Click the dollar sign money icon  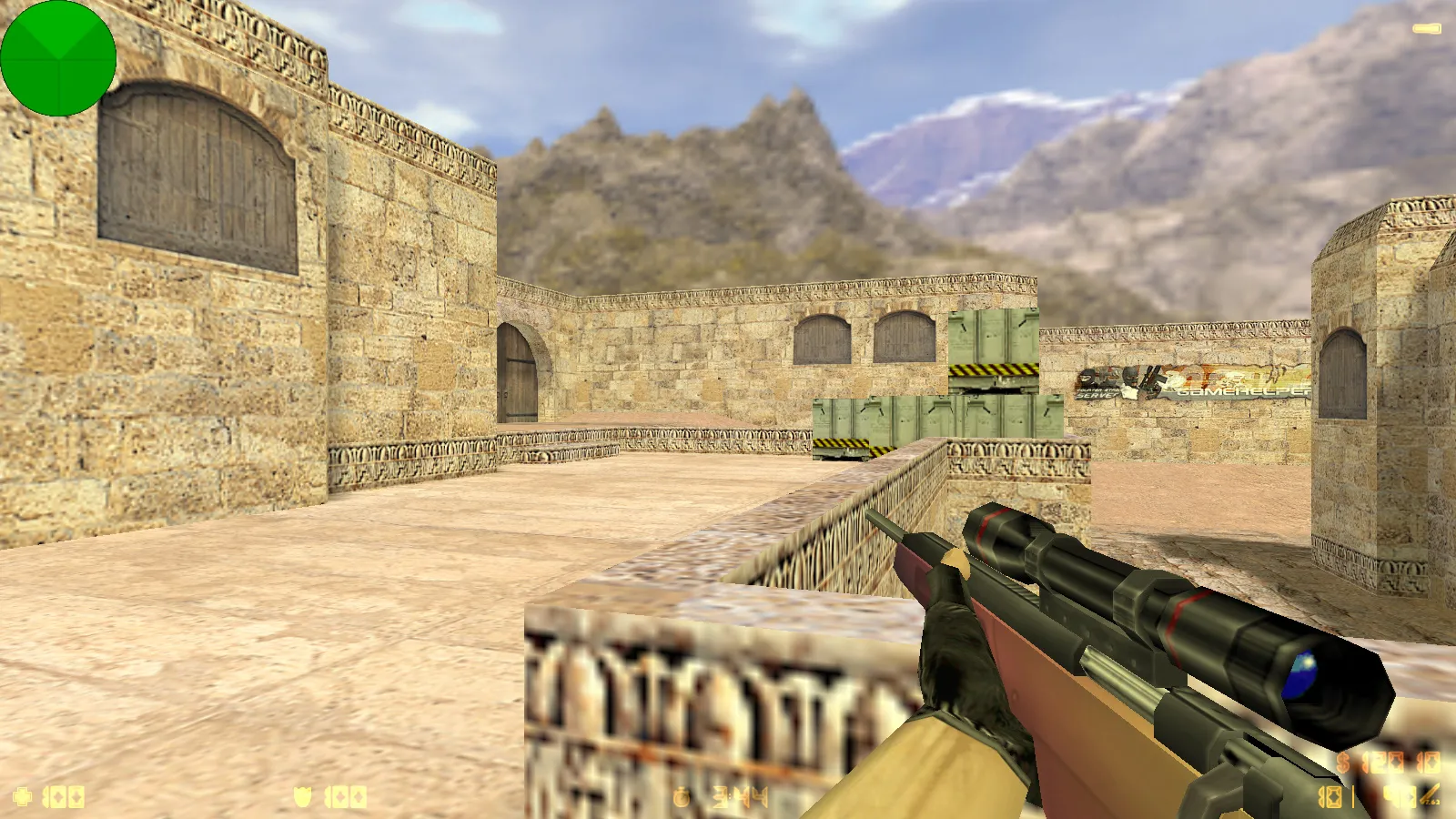[1344, 763]
